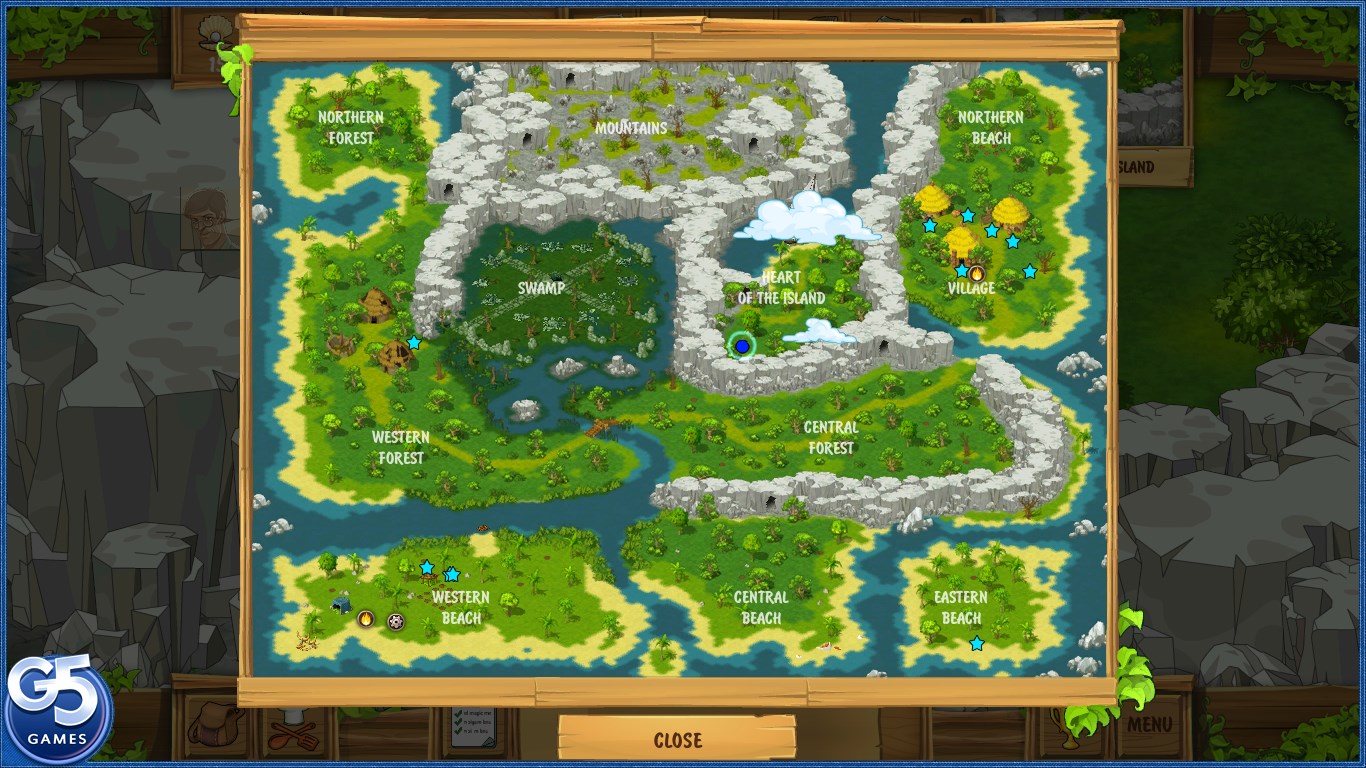Select a star quest marker on Western Beach
The height and width of the screenshot is (768, 1366).
[425, 567]
